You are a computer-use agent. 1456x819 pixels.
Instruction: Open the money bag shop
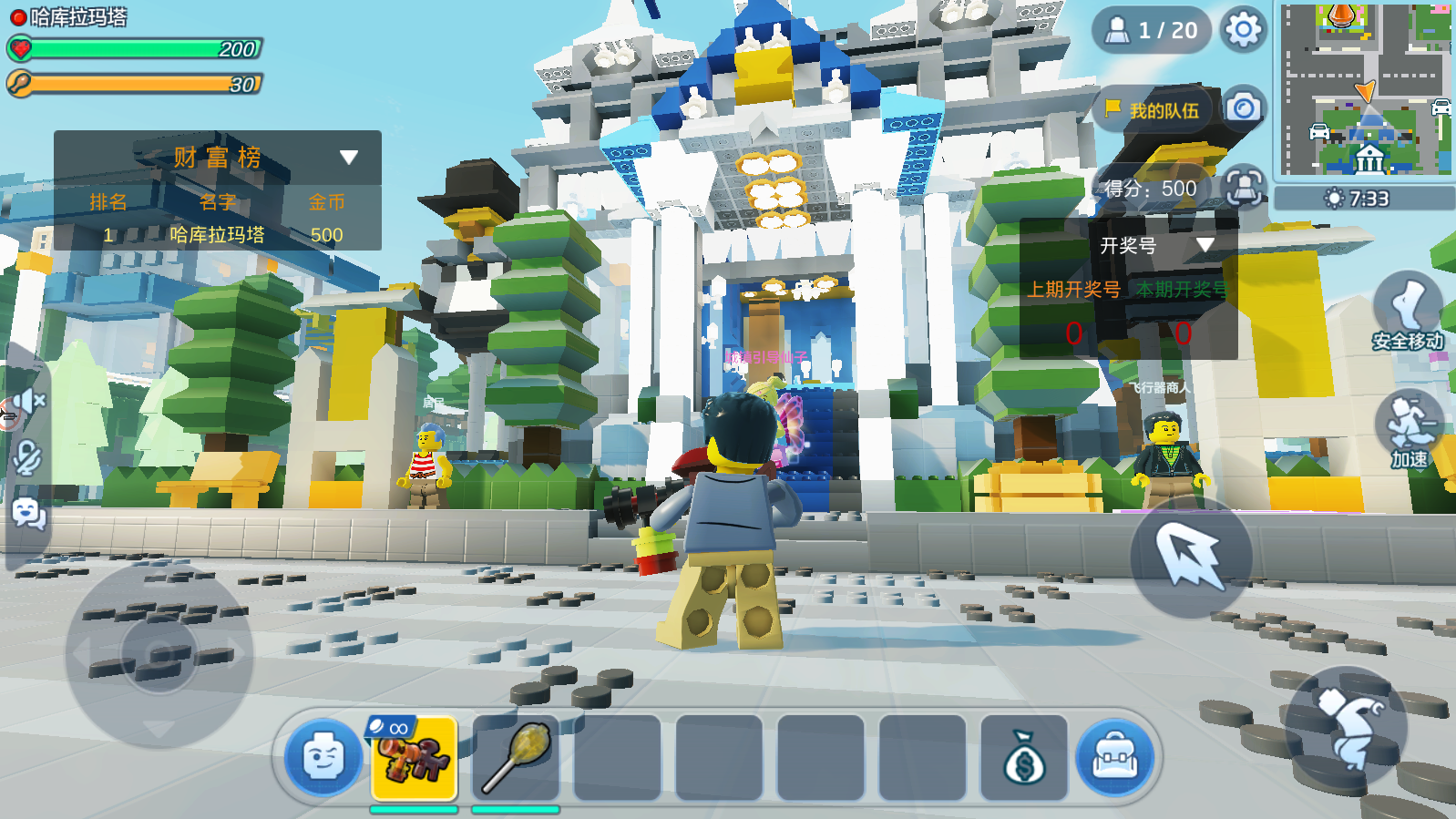point(1023,758)
